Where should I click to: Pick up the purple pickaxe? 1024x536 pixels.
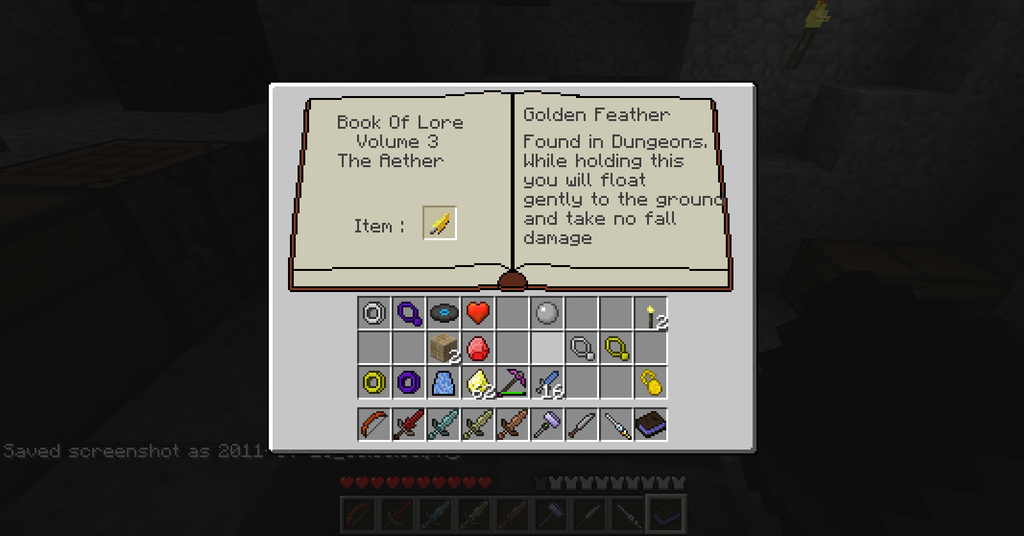point(512,382)
